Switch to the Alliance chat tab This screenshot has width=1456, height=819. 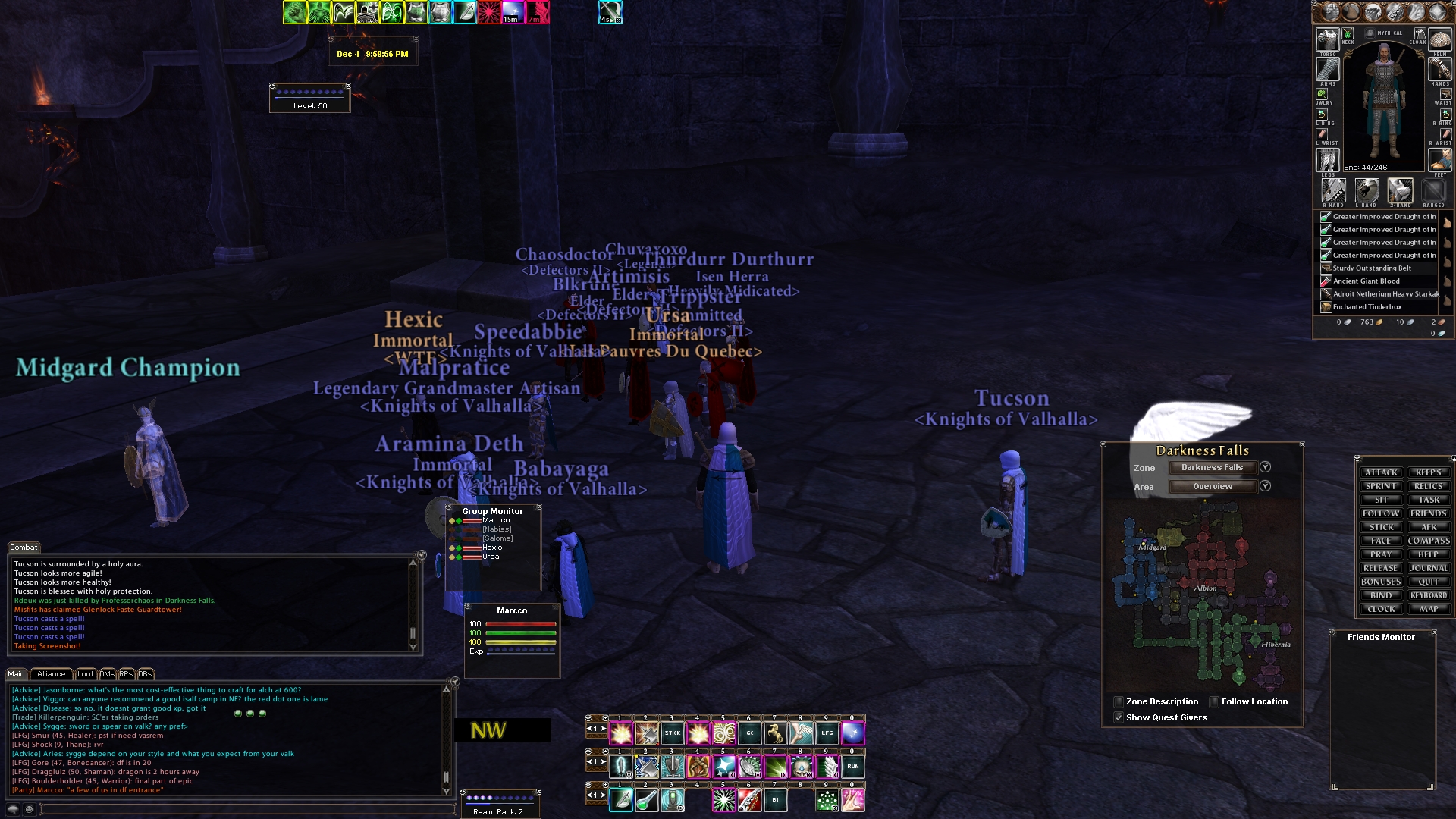pyautogui.click(x=51, y=674)
